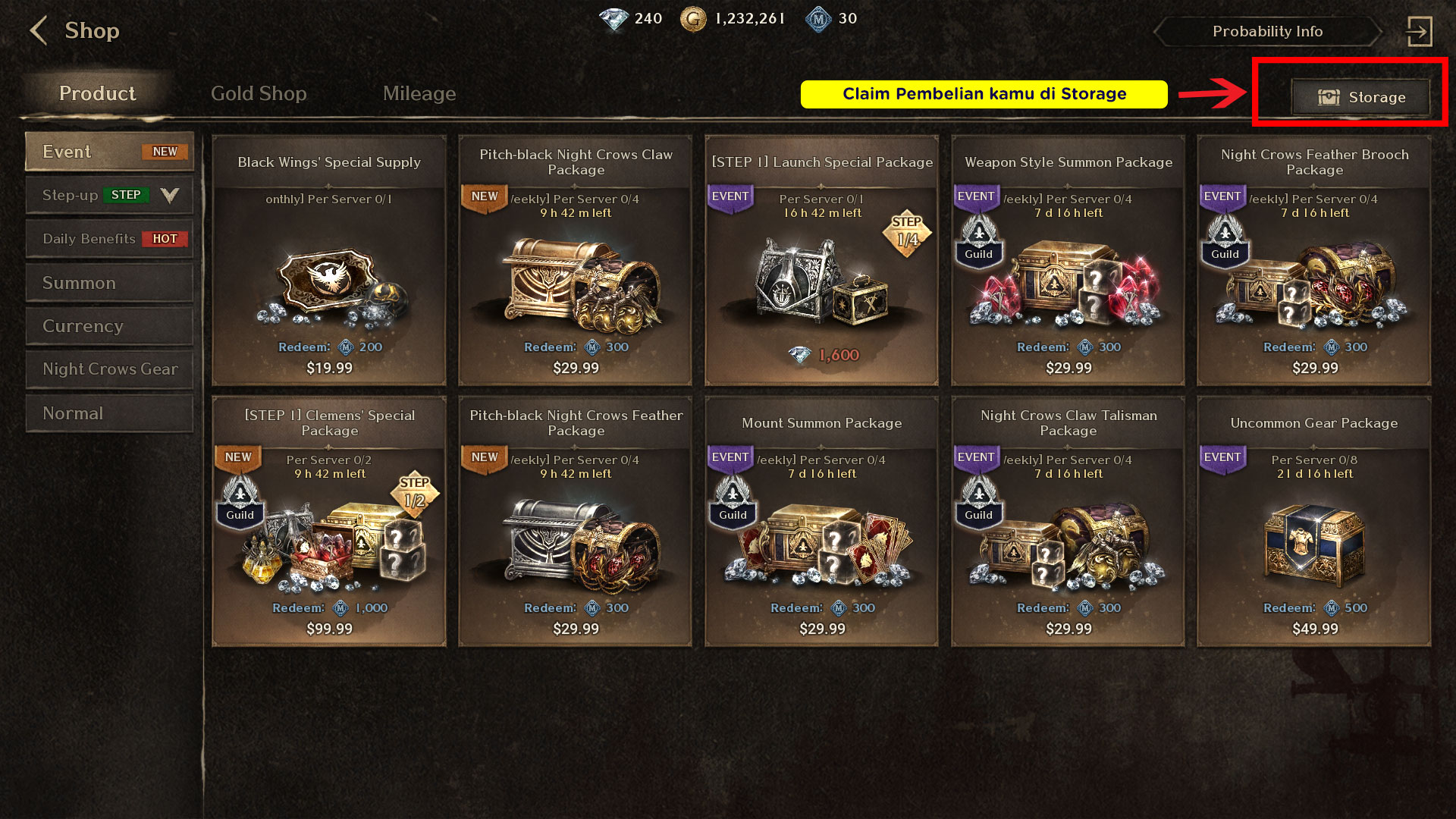The width and height of the screenshot is (1456, 819).
Task: Open the Probability Info panel
Action: coord(1267,31)
